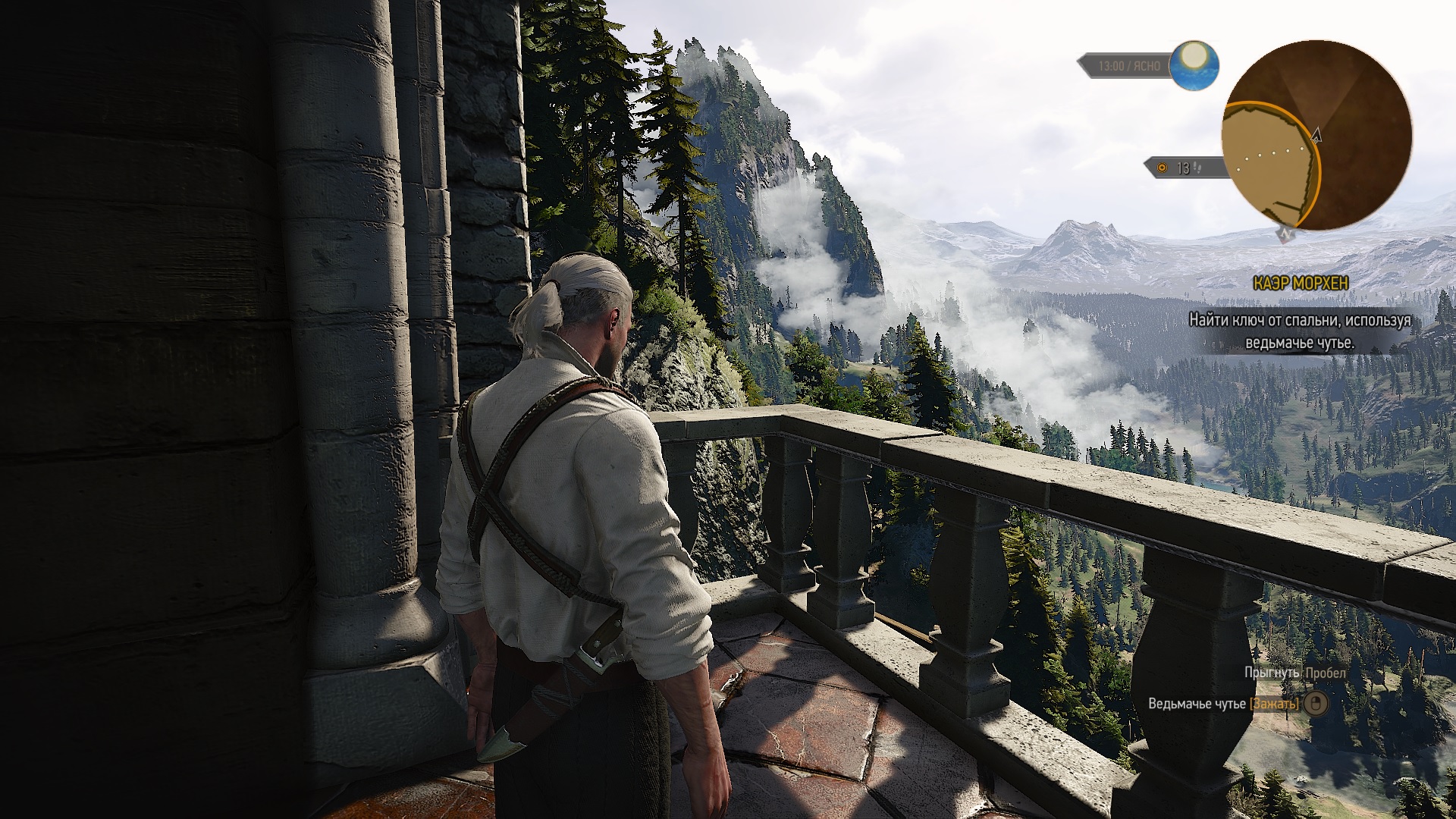Click the player arrow on the minimap
Image resolution: width=1456 pixels, height=819 pixels.
point(1316,135)
